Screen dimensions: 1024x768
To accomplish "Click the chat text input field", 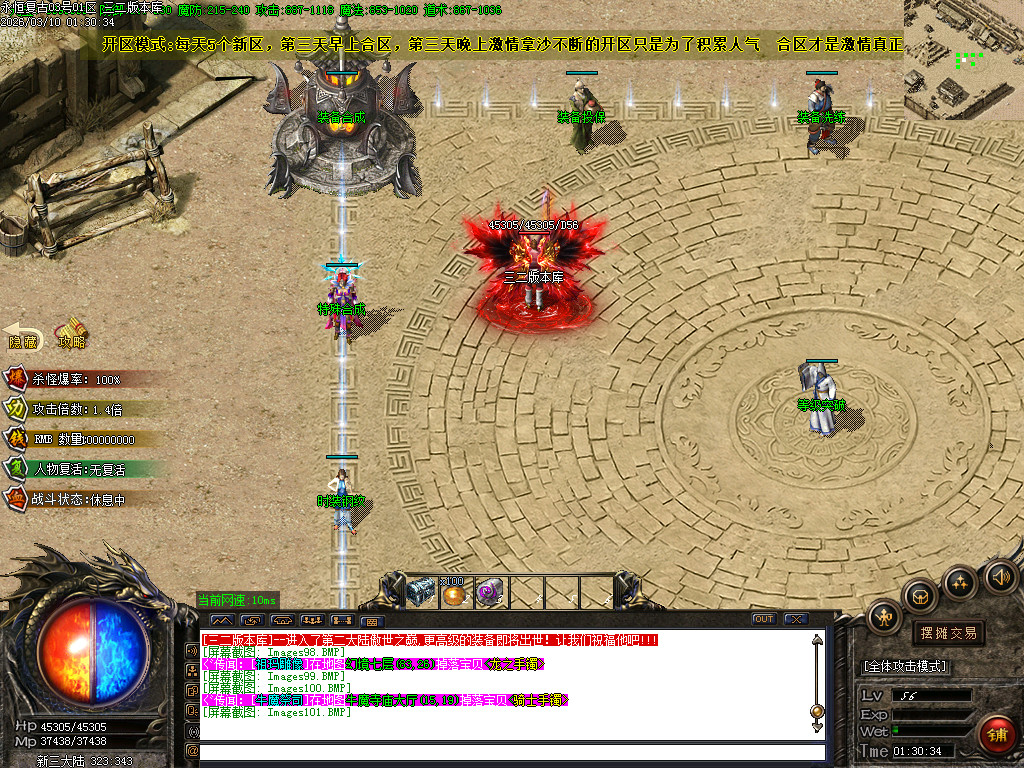I will [510, 752].
